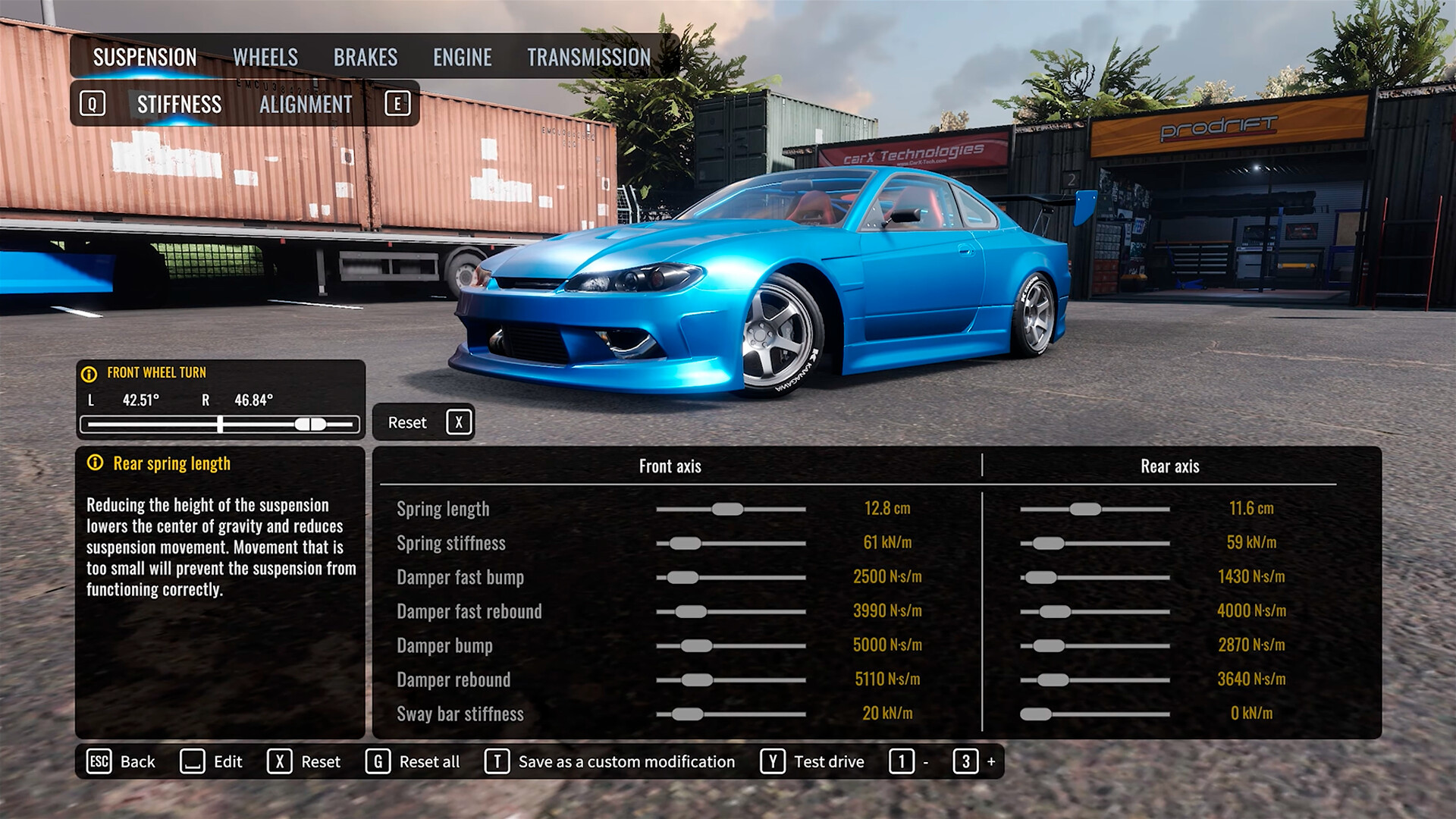
Task: Adjust front damper fast rebound slider
Action: click(691, 611)
